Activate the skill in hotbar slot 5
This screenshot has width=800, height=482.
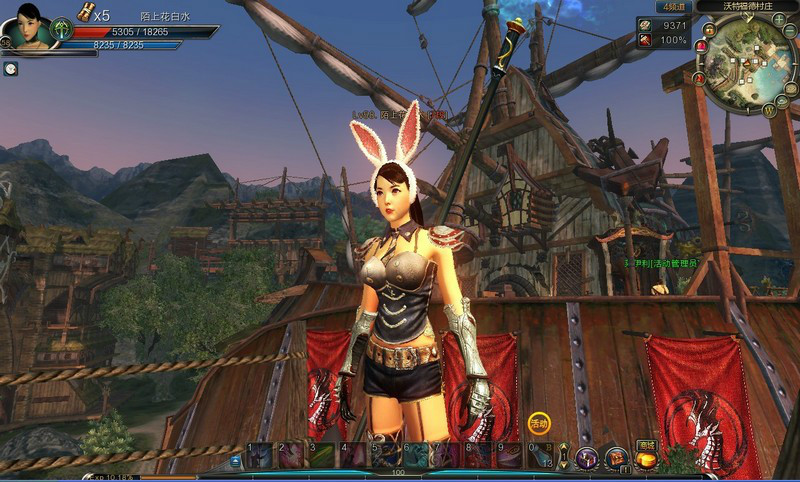385,456
